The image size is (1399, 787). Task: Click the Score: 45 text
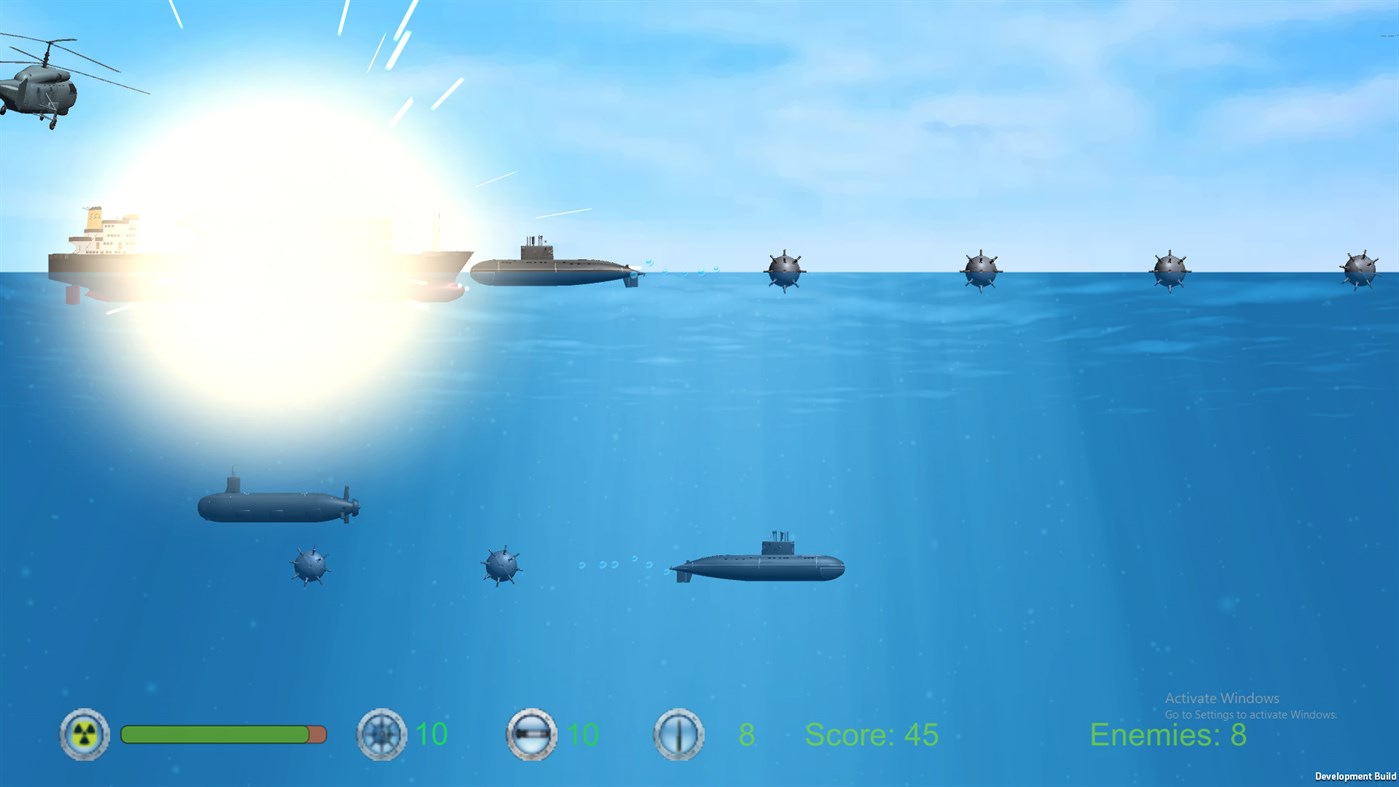pos(870,734)
